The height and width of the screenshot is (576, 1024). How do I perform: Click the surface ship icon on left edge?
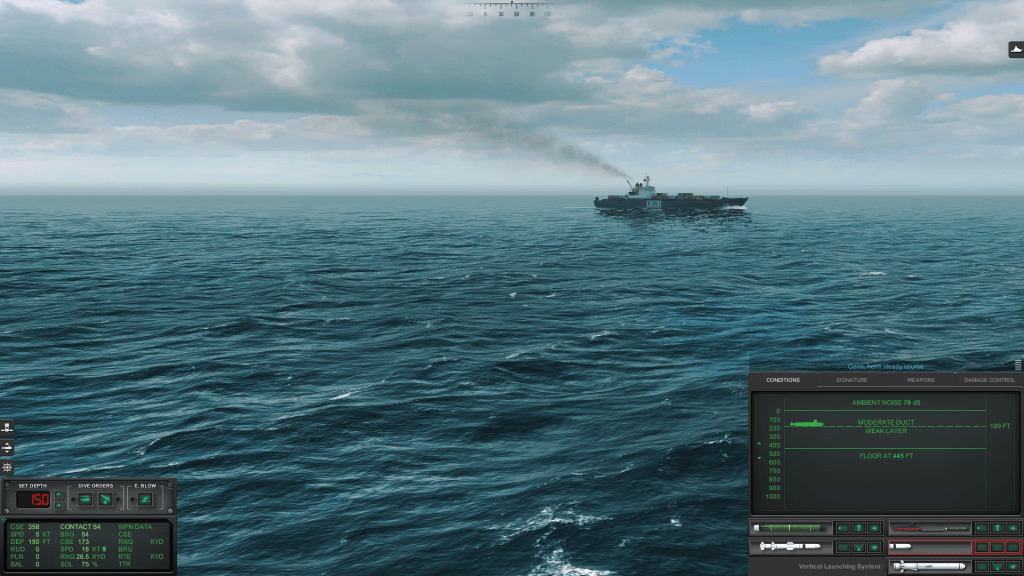[8, 428]
